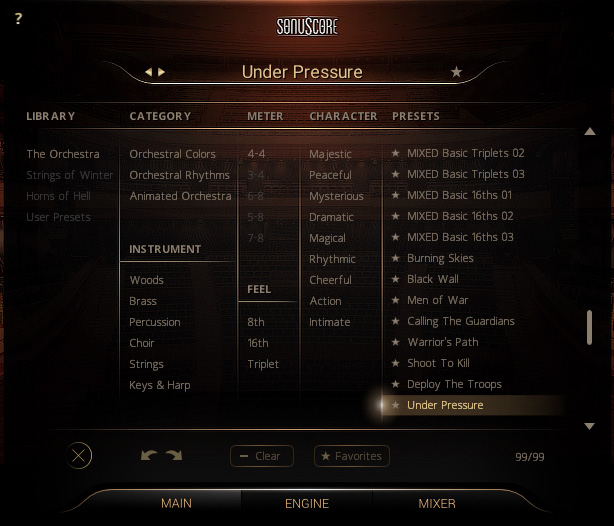
Task: Select the Animated Orchestra category
Action: tap(180, 196)
